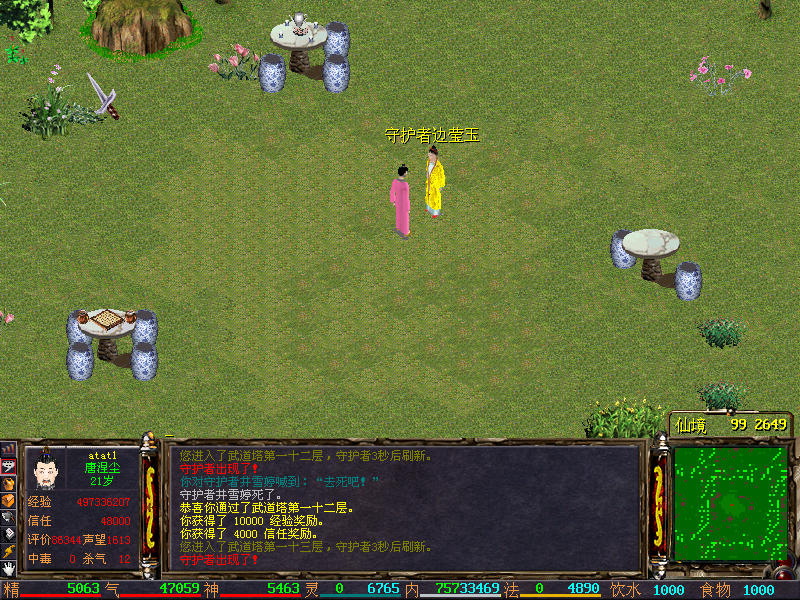Select the red-outlined flag icon
This screenshot has height=600, width=800.
[x=8, y=465]
